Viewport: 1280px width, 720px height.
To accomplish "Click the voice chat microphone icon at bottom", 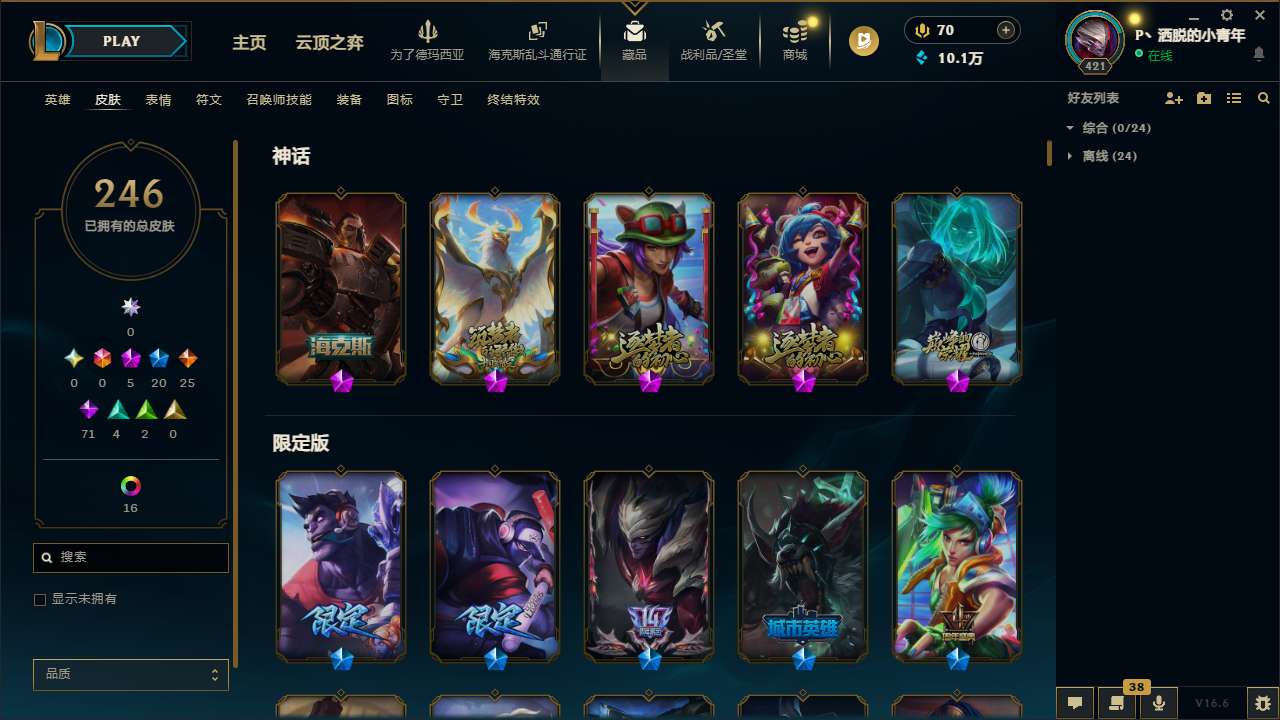I will click(1158, 702).
